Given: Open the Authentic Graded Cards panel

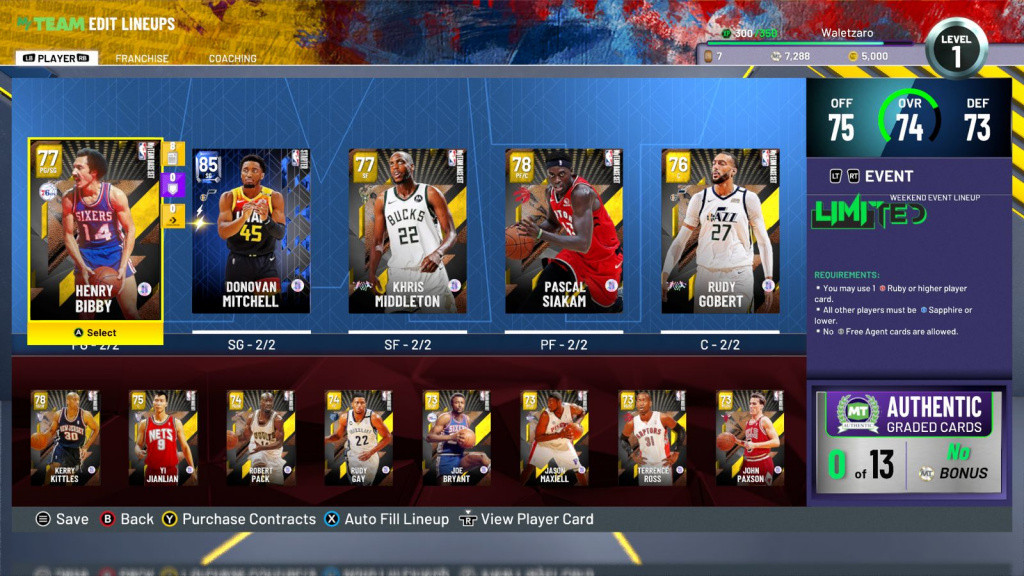Looking at the screenshot, I should click(x=907, y=442).
